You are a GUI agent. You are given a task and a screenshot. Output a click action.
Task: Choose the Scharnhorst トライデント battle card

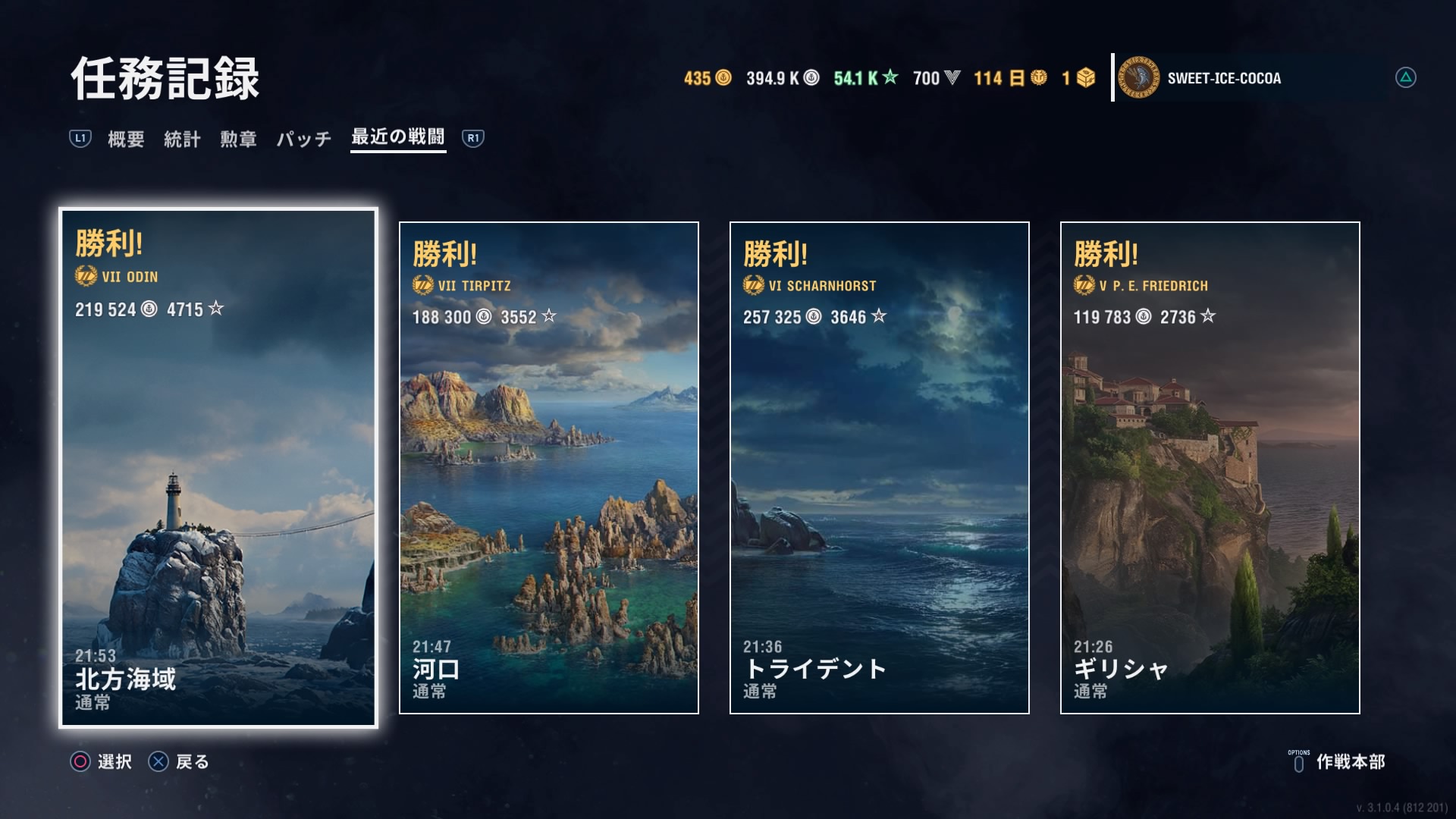879,468
